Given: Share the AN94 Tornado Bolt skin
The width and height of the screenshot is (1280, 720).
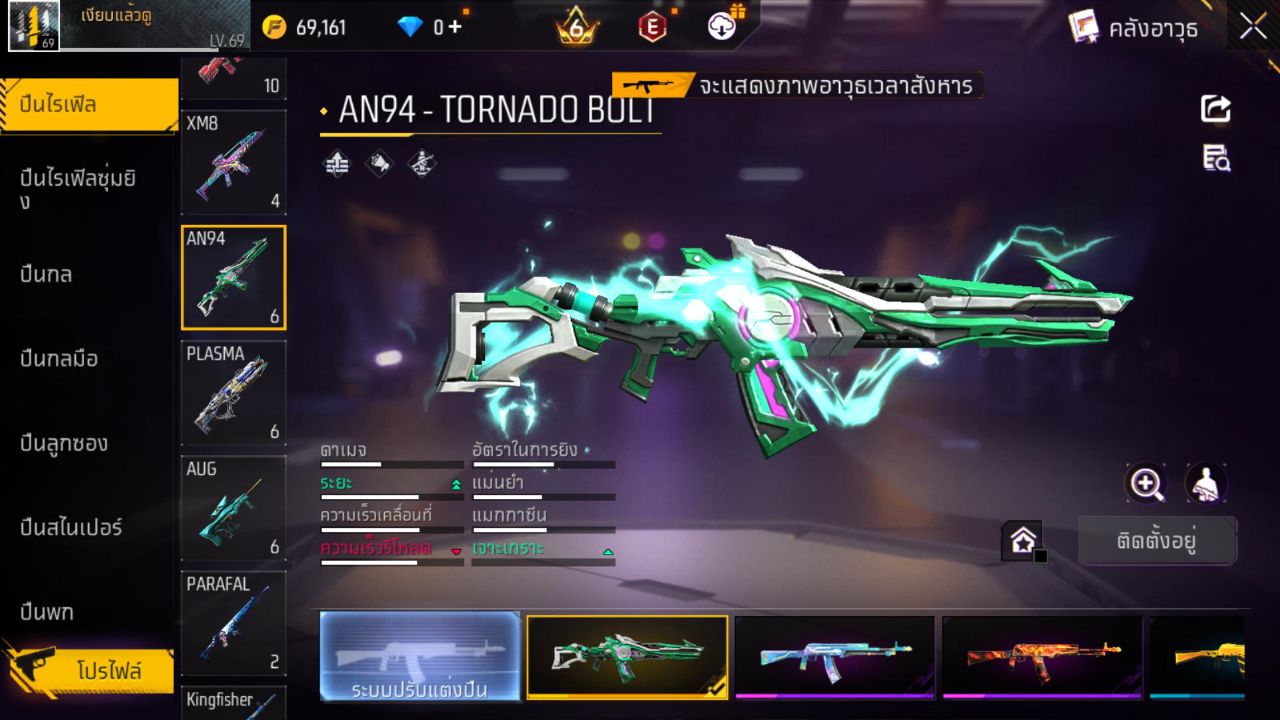Looking at the screenshot, I should [1215, 110].
